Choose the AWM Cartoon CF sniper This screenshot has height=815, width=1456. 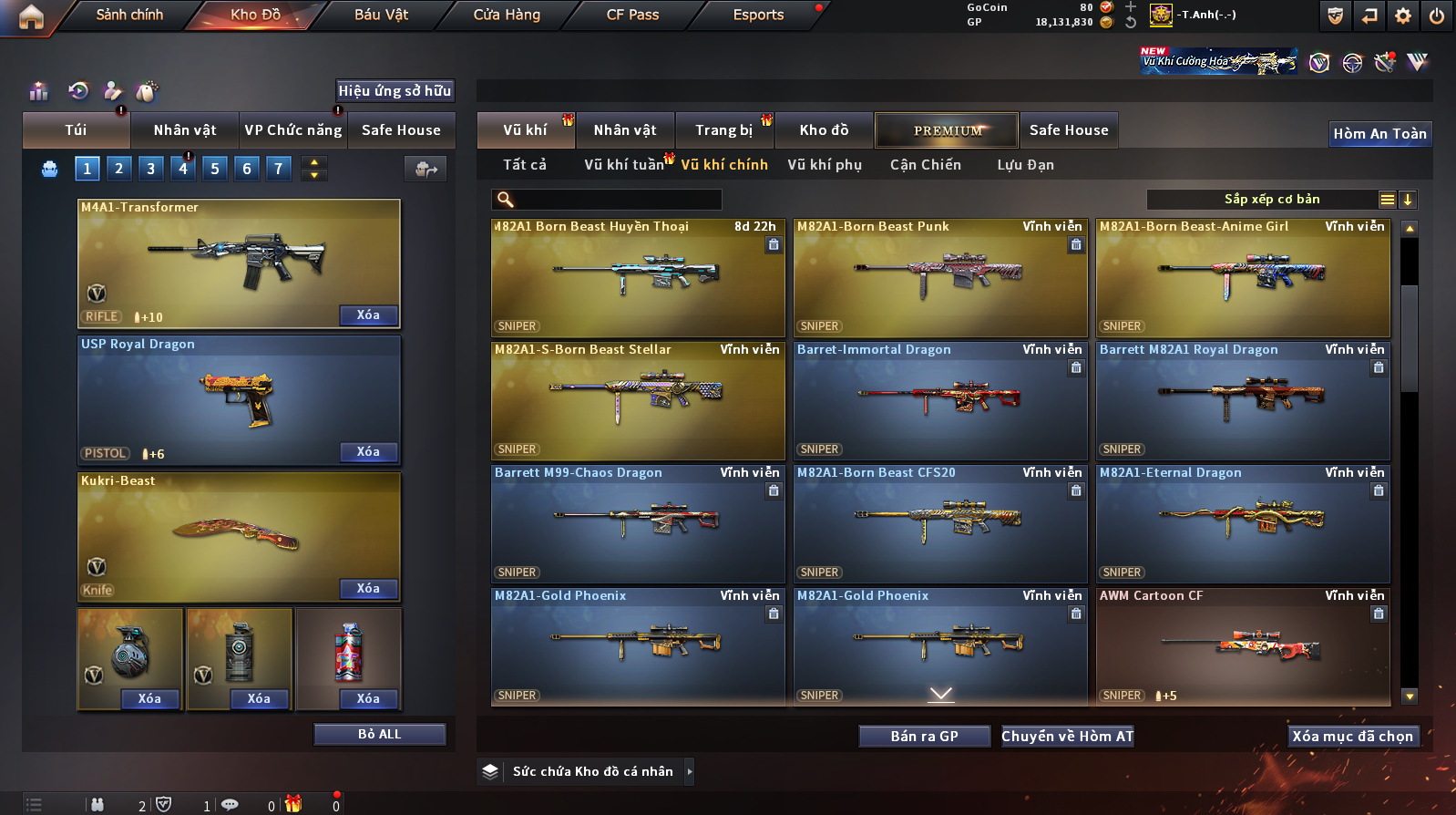1243,647
